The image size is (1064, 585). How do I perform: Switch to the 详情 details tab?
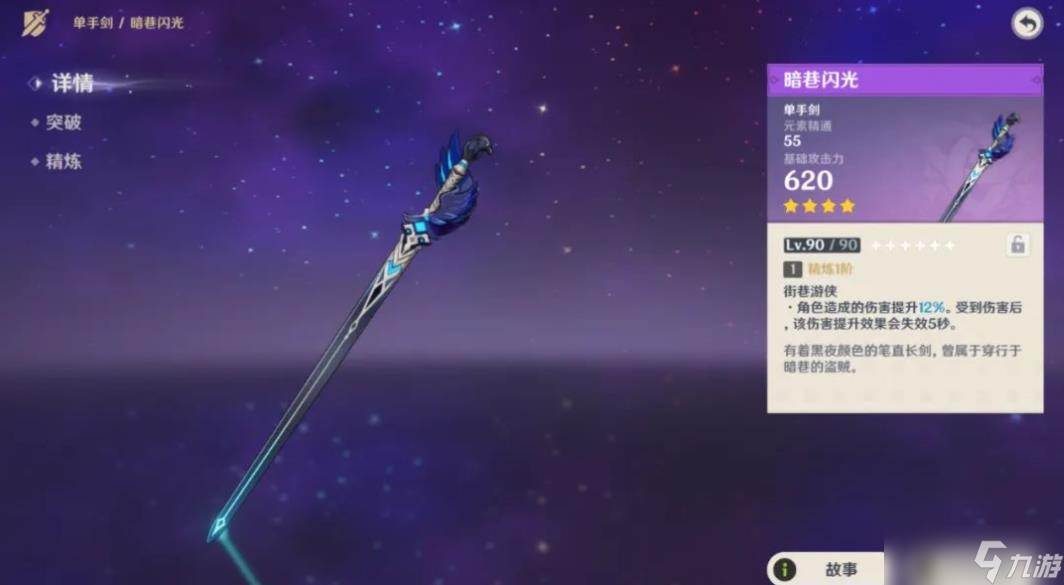pyautogui.click(x=71, y=84)
